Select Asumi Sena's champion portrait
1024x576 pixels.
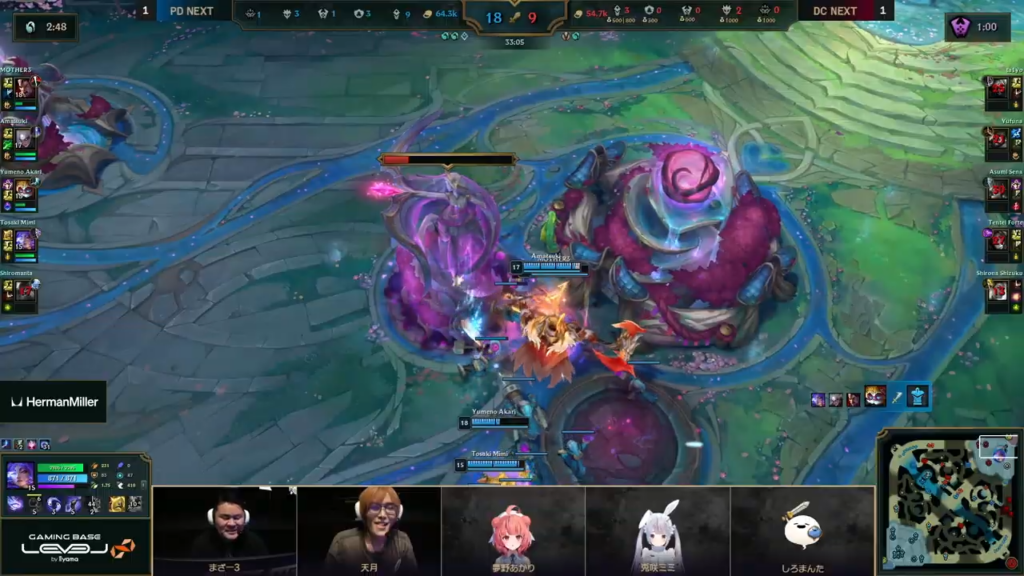click(x=998, y=190)
